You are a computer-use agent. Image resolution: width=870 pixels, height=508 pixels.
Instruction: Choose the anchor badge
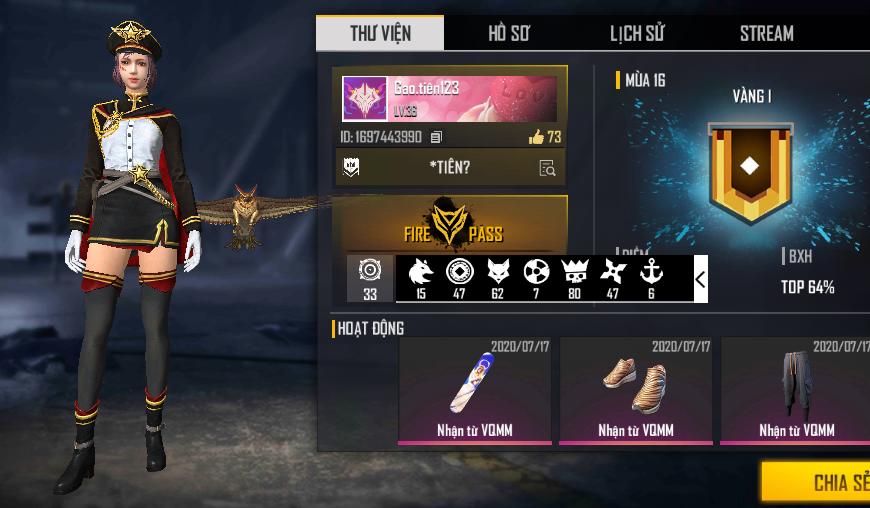[x=651, y=272]
